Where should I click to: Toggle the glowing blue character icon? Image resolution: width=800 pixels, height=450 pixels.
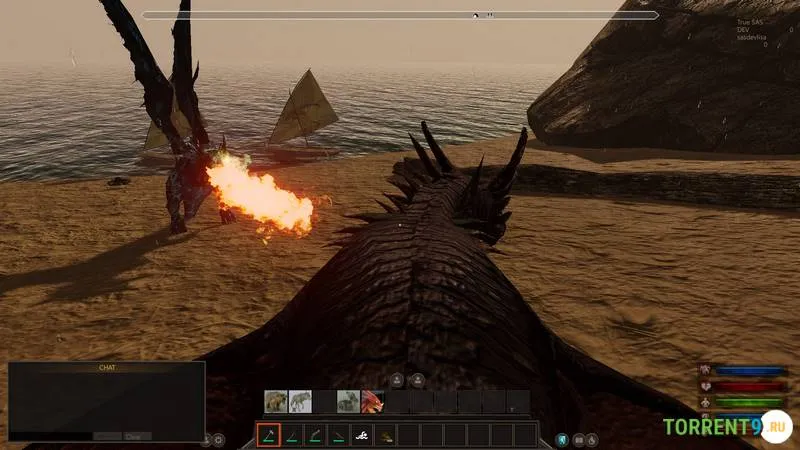point(562,439)
